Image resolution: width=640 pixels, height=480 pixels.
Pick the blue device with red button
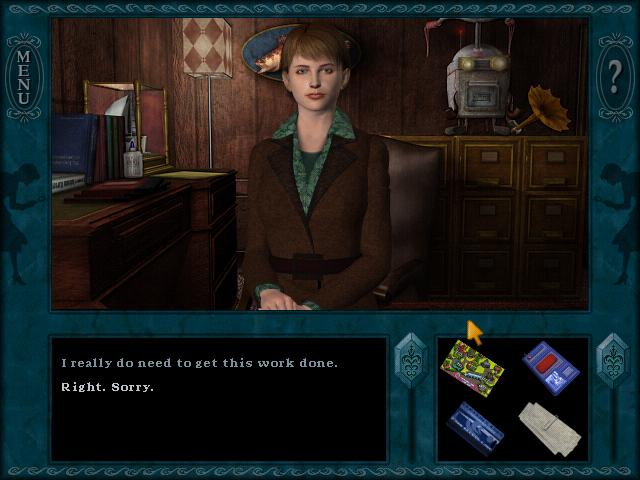pos(550,367)
